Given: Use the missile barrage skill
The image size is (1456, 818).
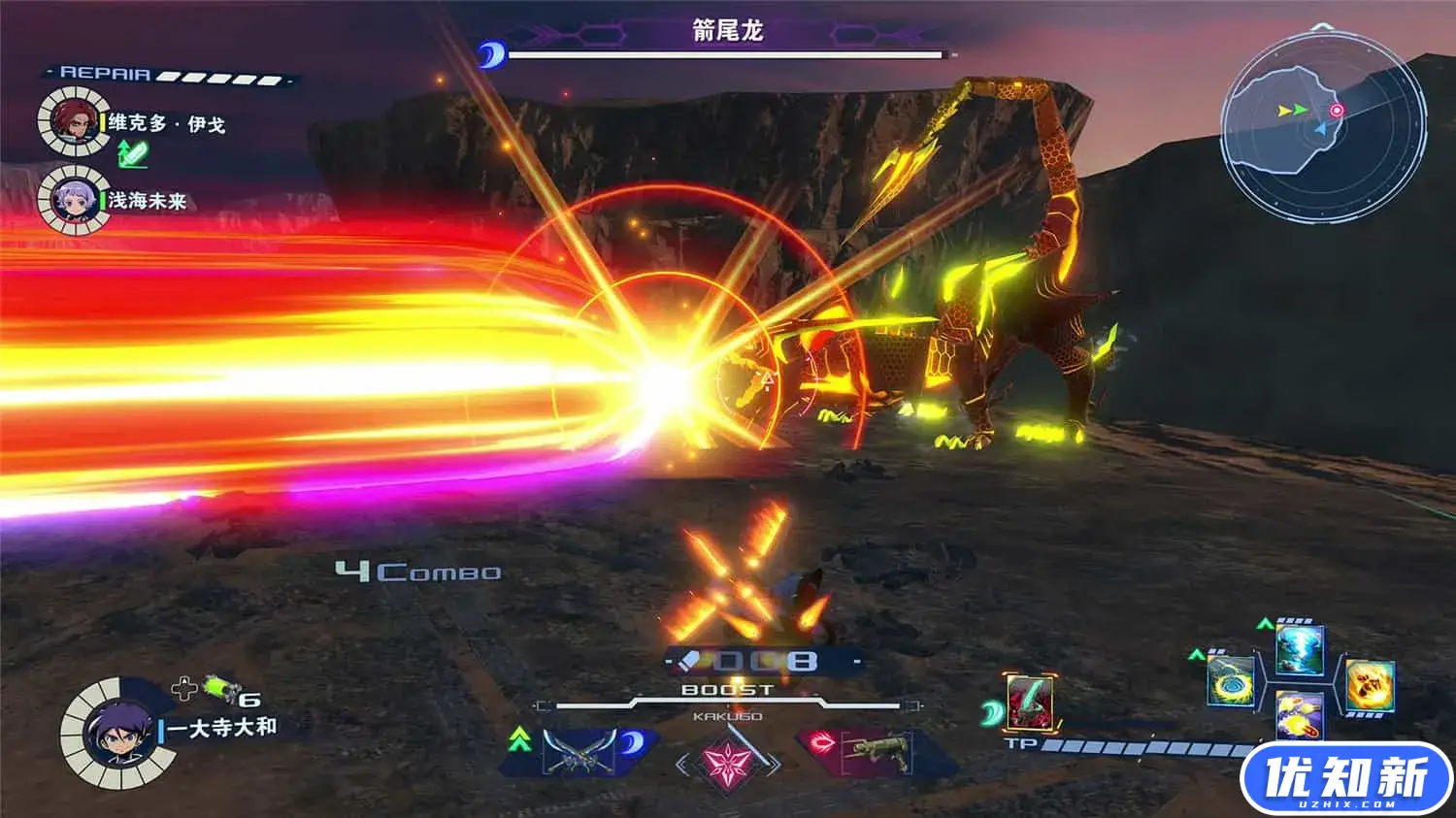Looking at the screenshot, I should (1300, 720).
